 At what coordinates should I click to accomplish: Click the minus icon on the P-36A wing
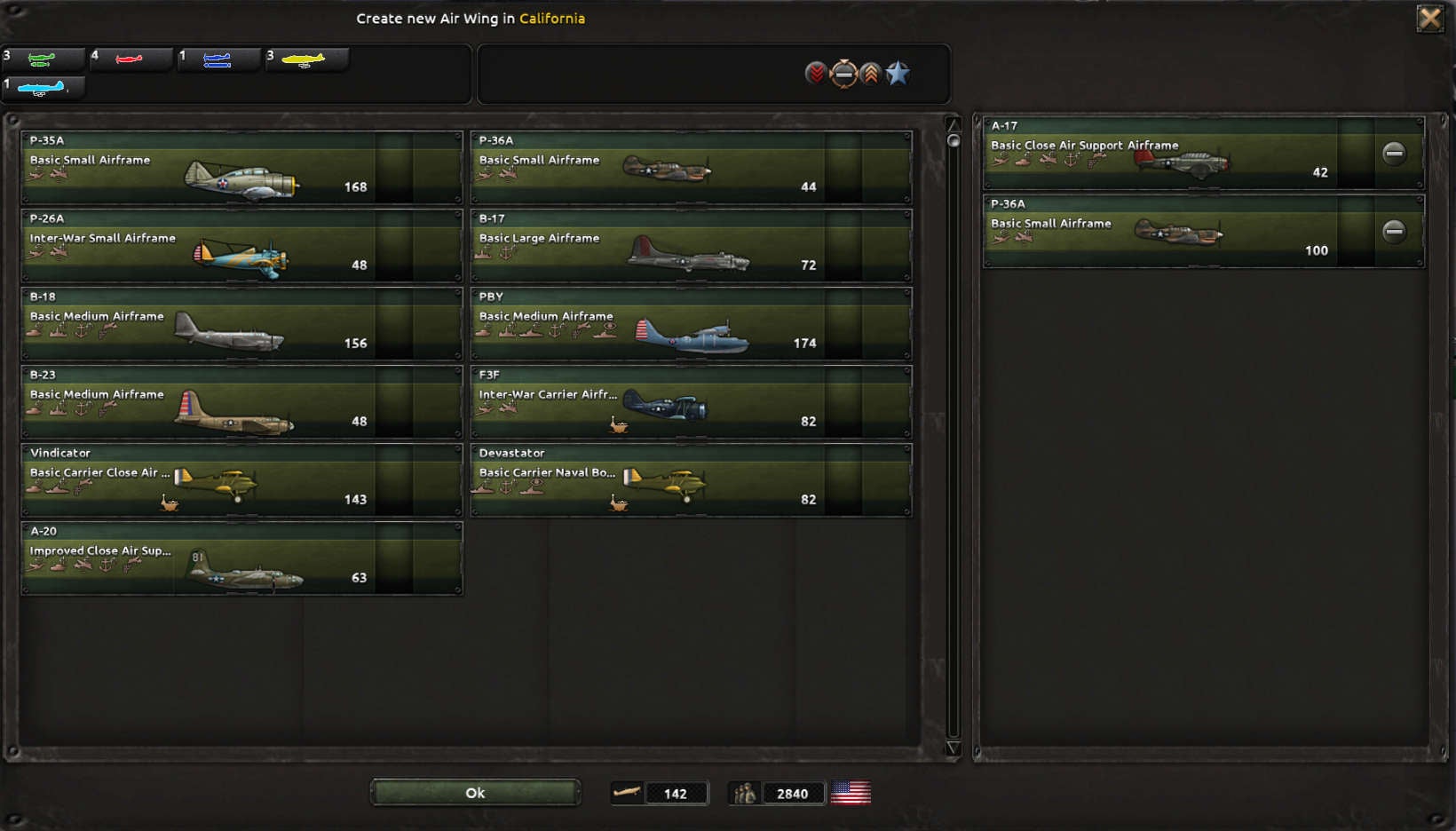1393,230
